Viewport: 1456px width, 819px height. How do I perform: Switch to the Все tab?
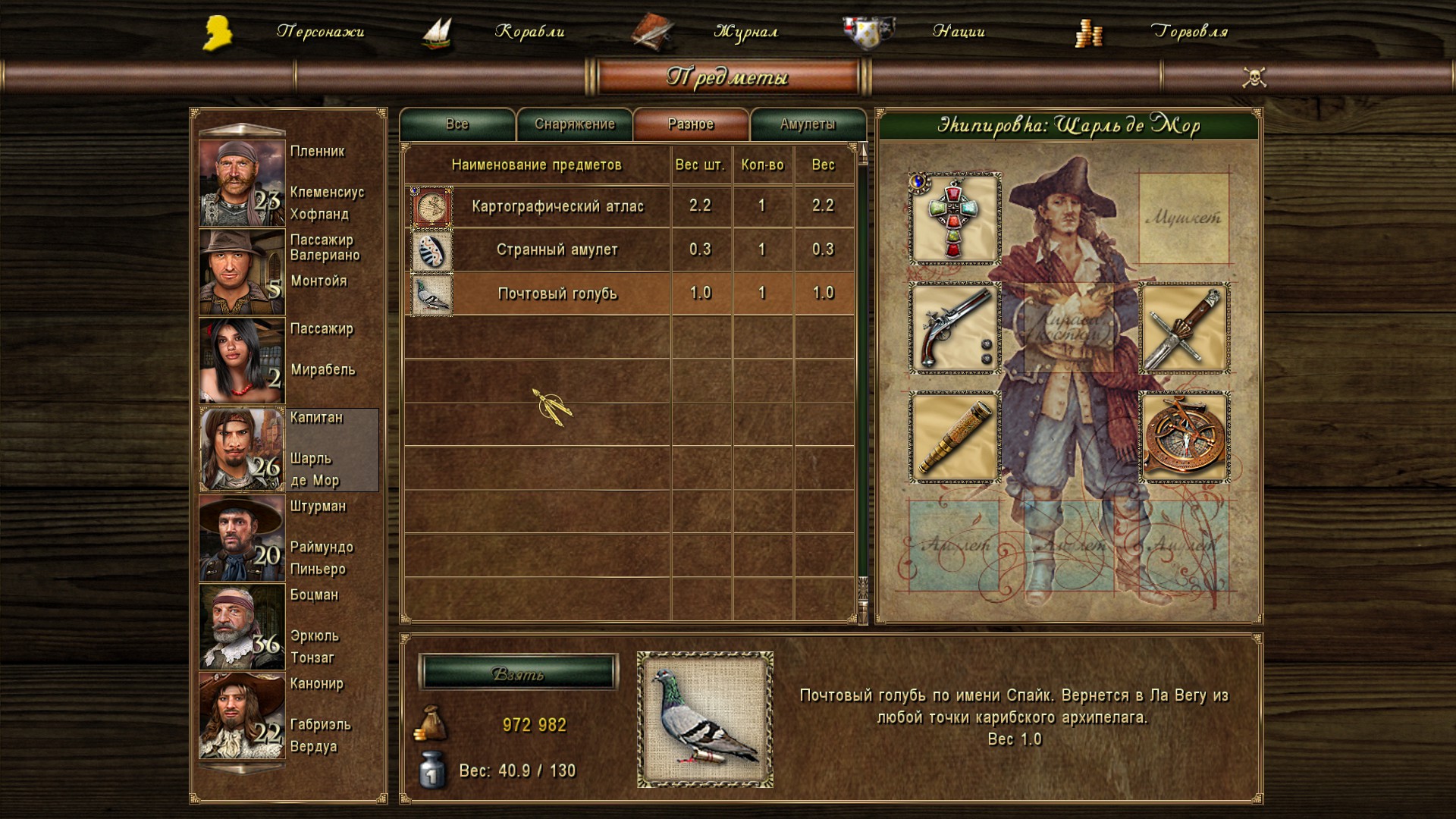pos(457,124)
